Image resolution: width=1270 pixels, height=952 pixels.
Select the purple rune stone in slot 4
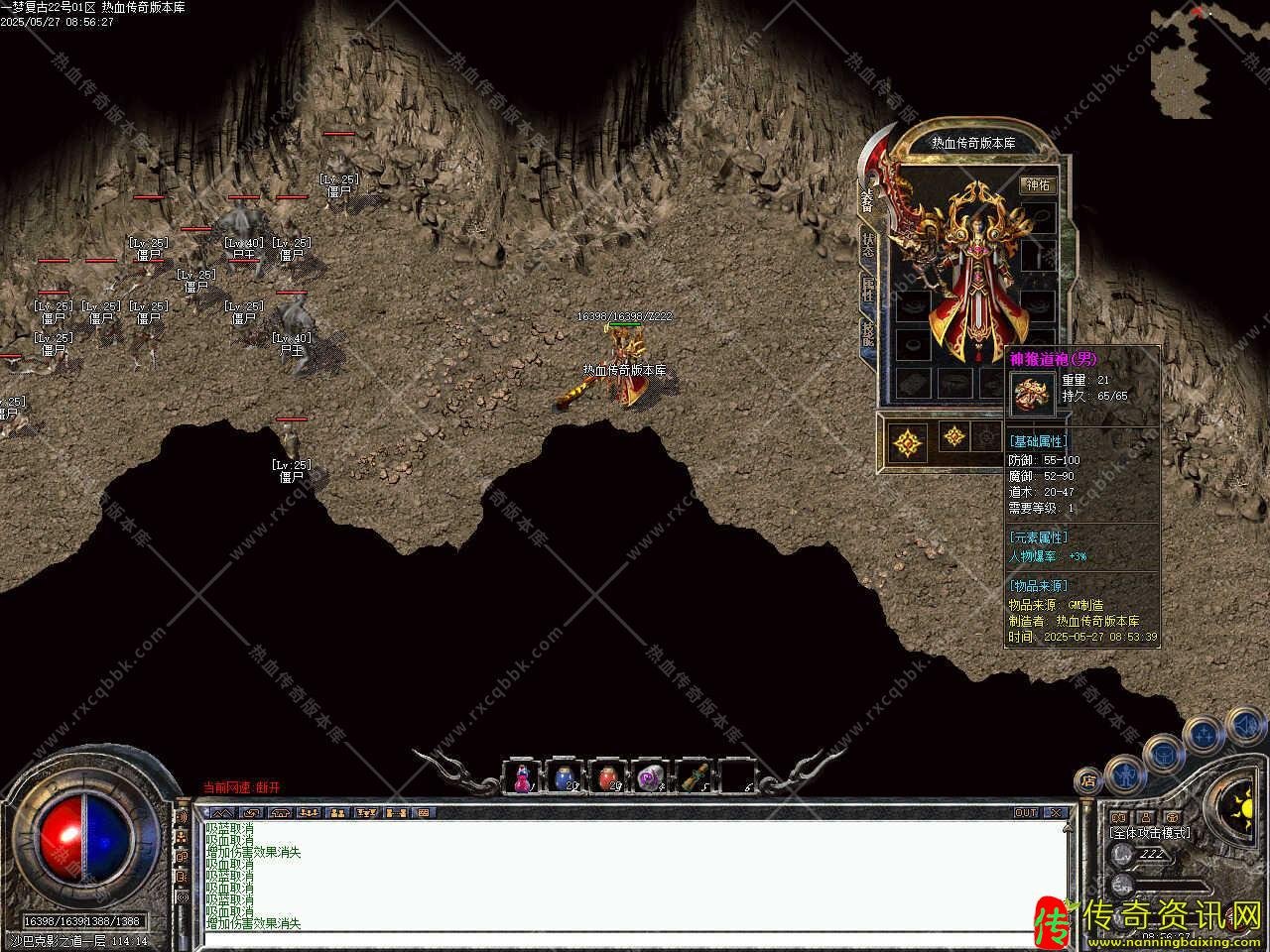650,777
